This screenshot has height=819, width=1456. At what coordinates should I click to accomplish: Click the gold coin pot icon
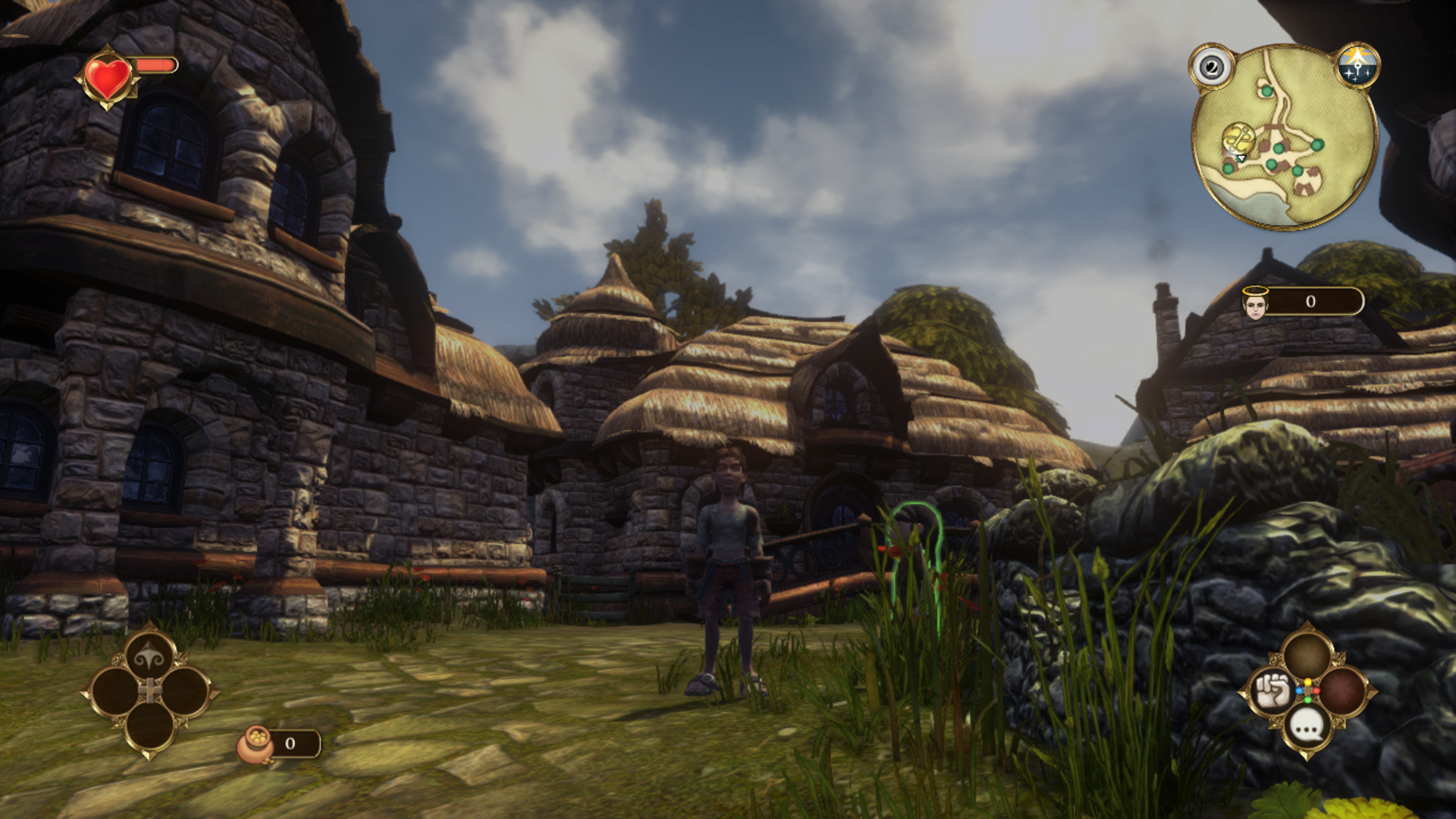(256, 743)
